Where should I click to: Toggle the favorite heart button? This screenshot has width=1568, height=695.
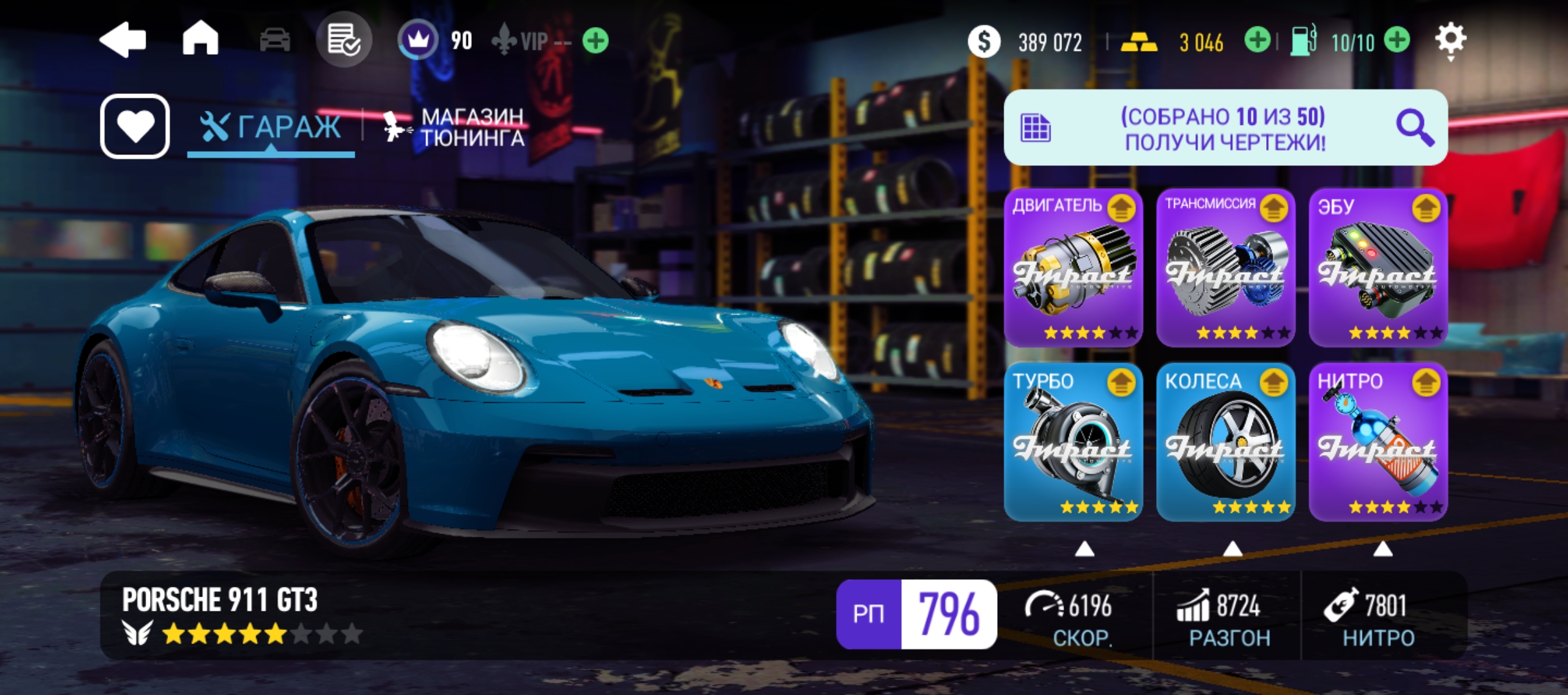pos(135,126)
